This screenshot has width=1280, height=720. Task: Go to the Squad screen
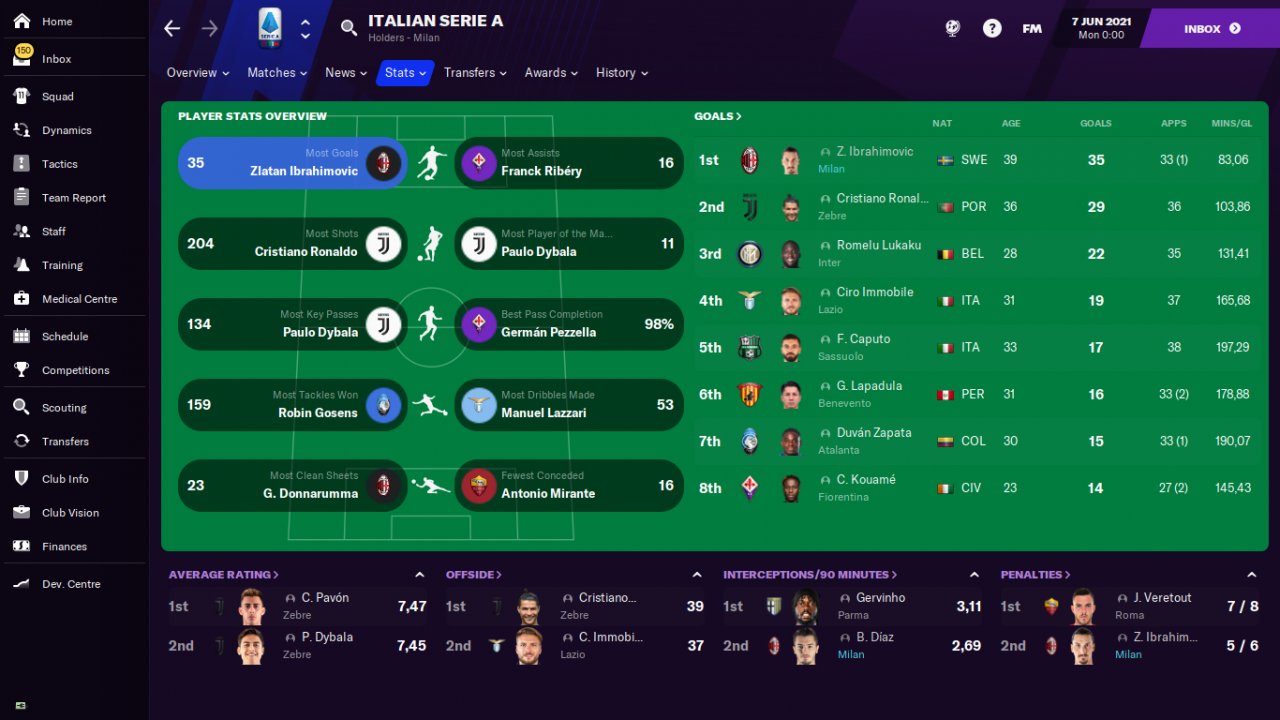click(x=57, y=97)
